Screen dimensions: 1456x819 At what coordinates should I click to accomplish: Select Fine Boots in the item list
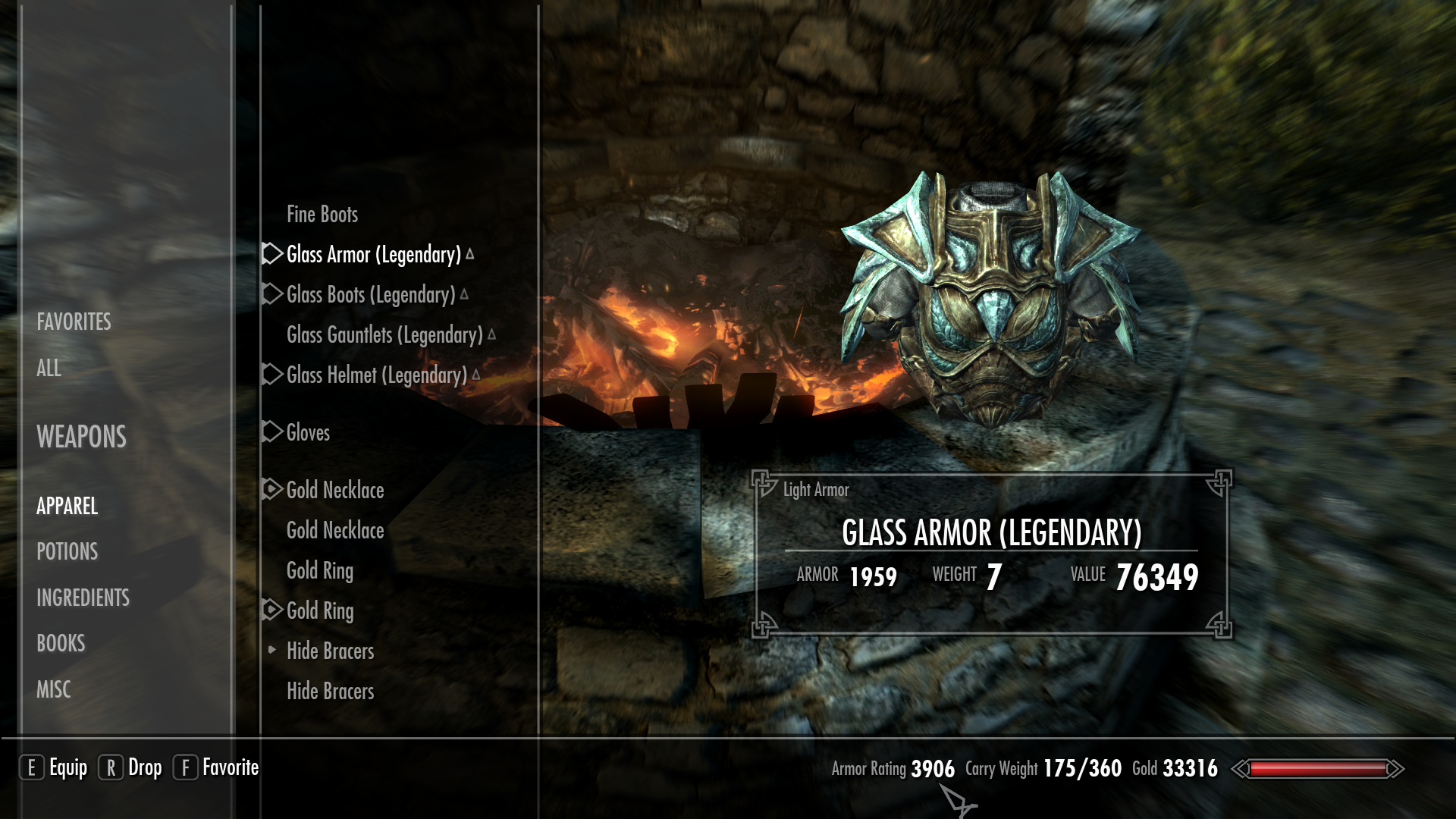322,215
